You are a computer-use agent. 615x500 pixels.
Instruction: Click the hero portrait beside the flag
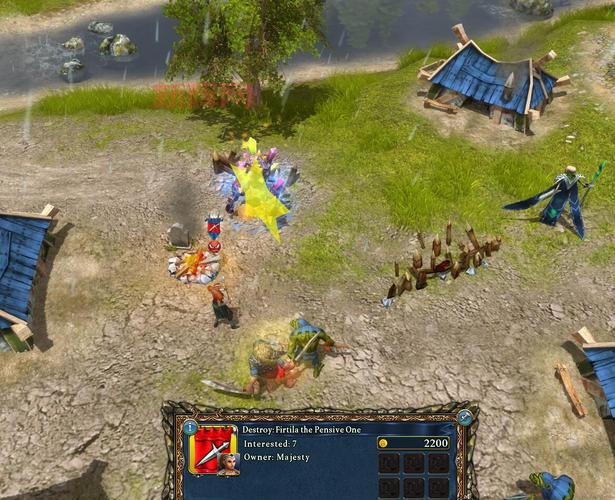click(228, 462)
